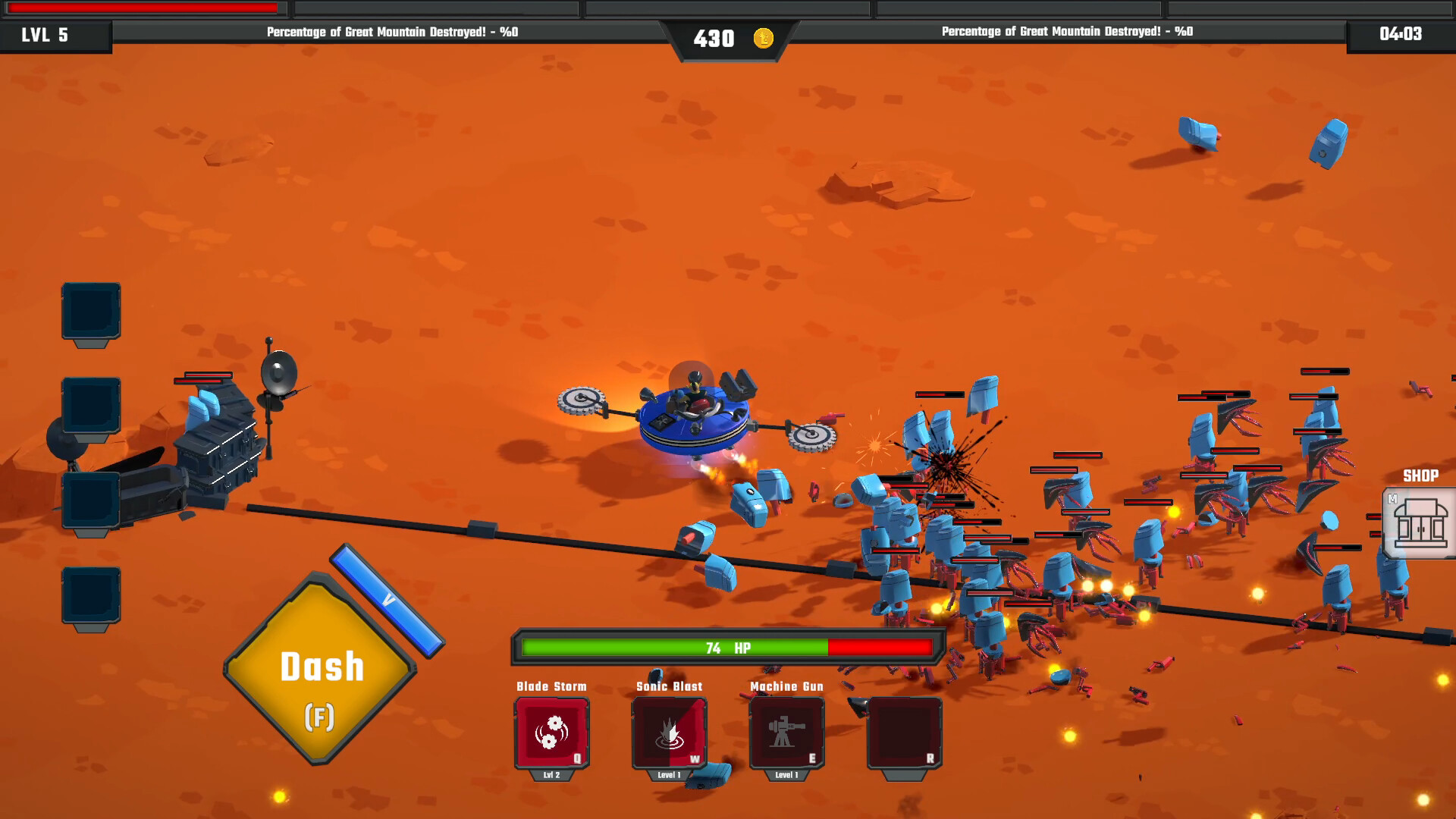Click the Sonic Blast ability name

click(670, 686)
